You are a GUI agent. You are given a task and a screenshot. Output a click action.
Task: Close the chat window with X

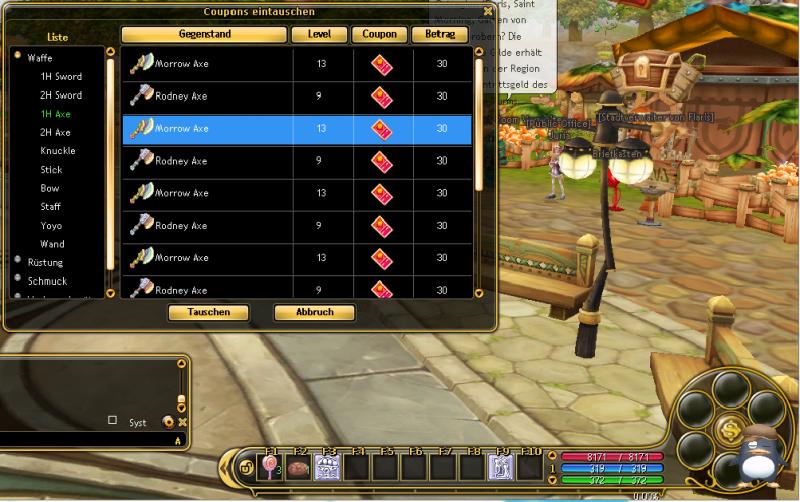(x=183, y=422)
